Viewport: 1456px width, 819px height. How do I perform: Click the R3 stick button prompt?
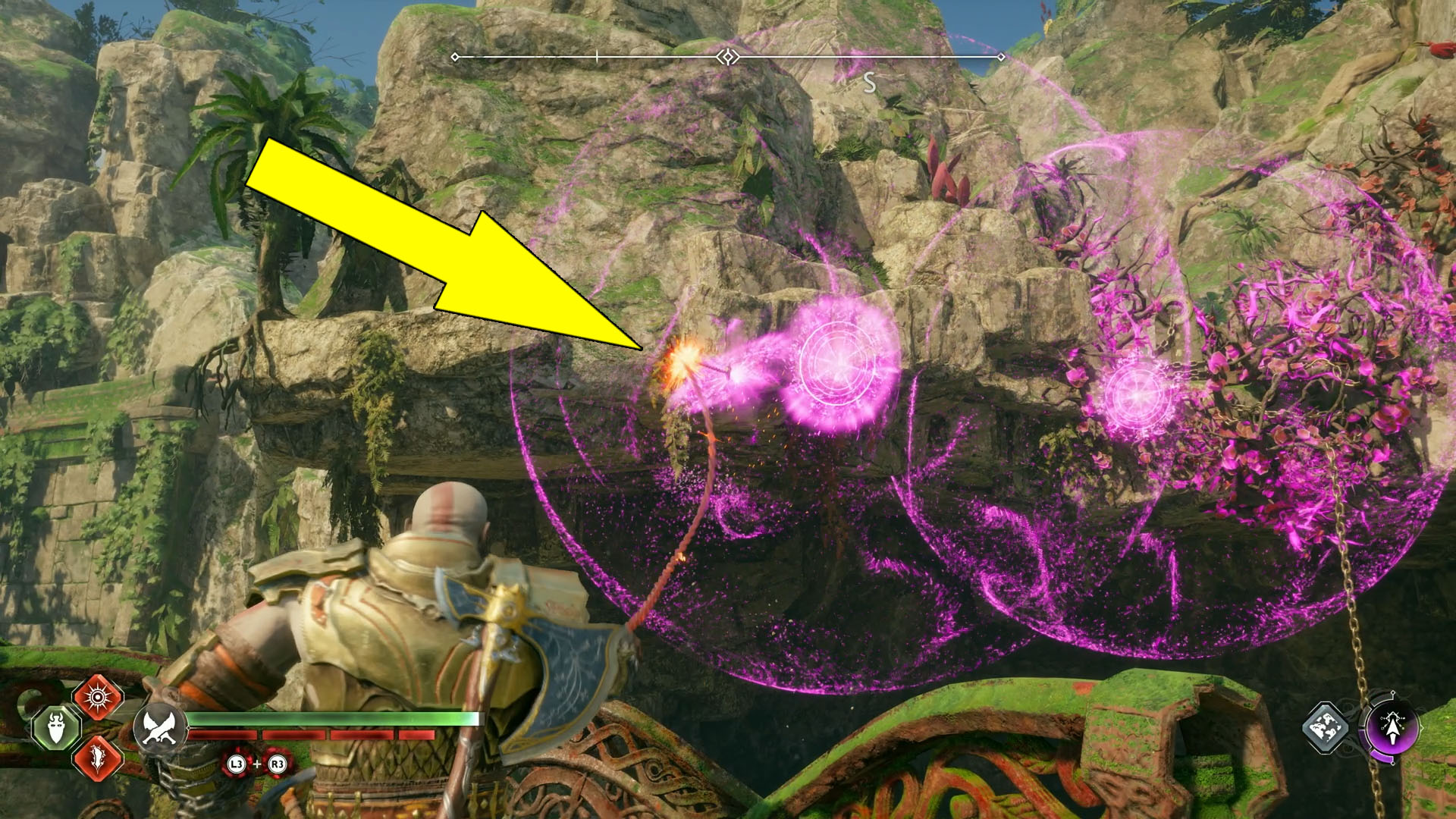pos(278,764)
